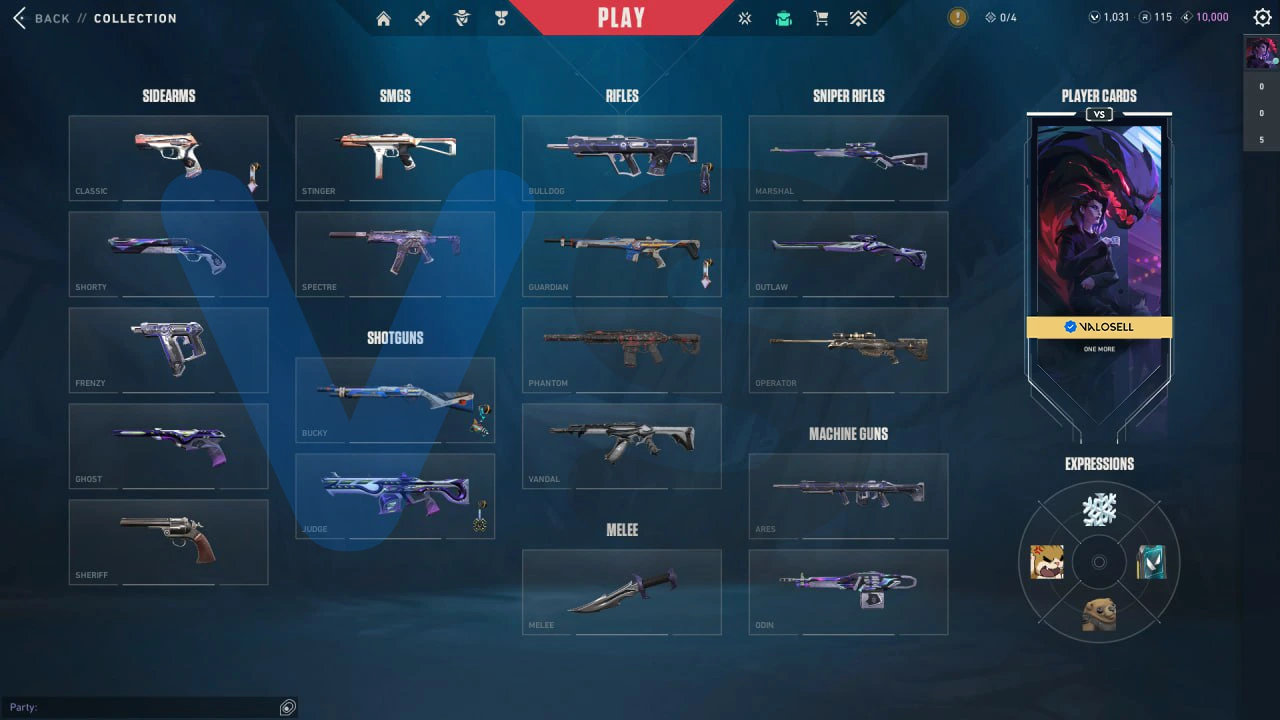
Task: Select the Stinger SMG slot
Action: 395,157
